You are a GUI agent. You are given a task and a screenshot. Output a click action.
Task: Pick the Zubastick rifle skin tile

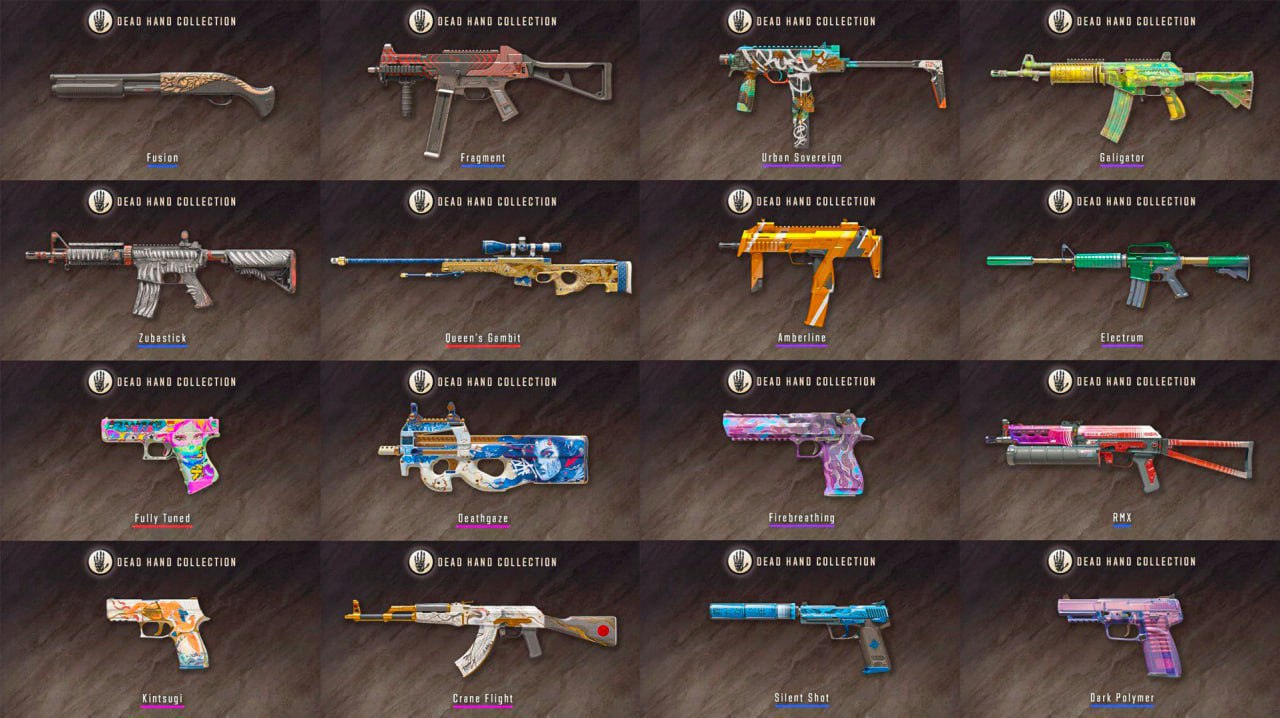[160, 272]
